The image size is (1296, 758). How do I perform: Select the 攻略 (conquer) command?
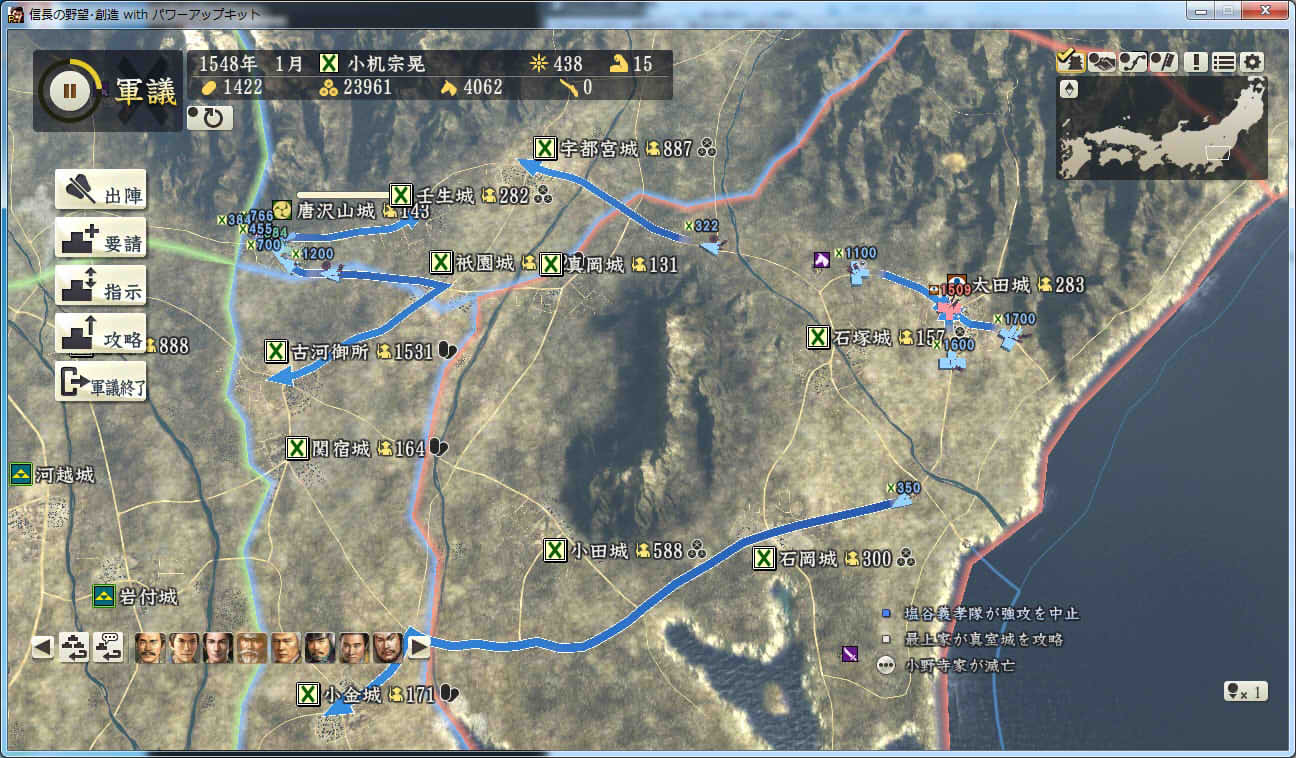(x=100, y=335)
